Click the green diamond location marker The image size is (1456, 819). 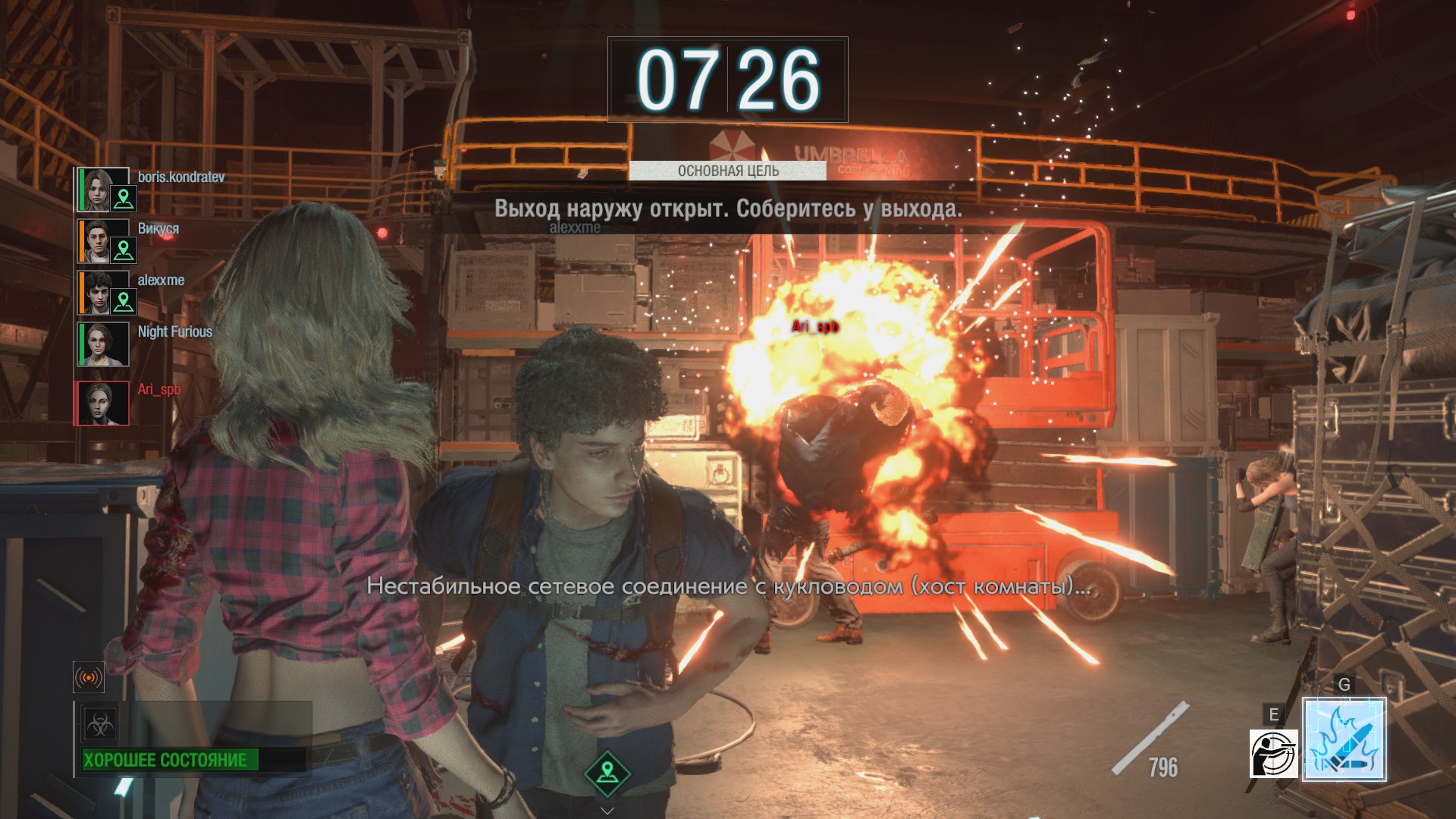[x=607, y=773]
